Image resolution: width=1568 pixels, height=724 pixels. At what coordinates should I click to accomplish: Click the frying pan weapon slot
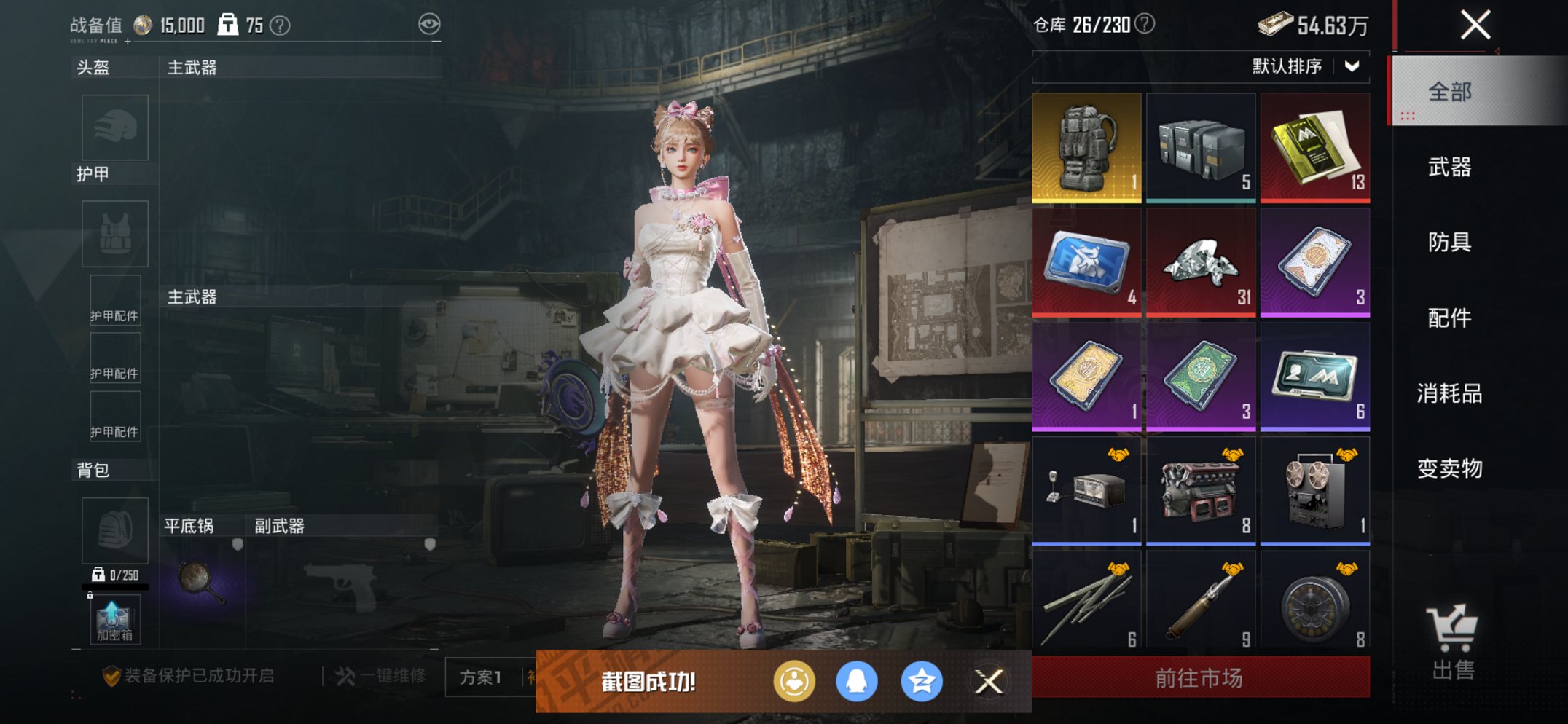click(202, 581)
